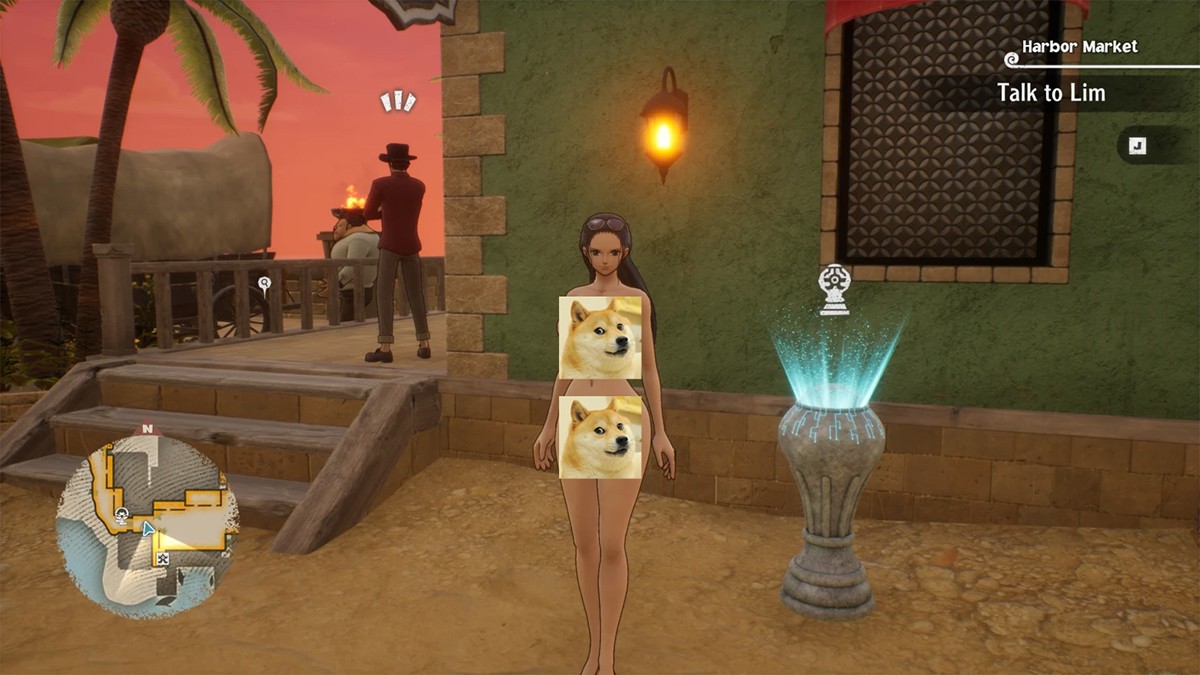
Task: Click the Harbor Market location label
Action: tap(1079, 47)
